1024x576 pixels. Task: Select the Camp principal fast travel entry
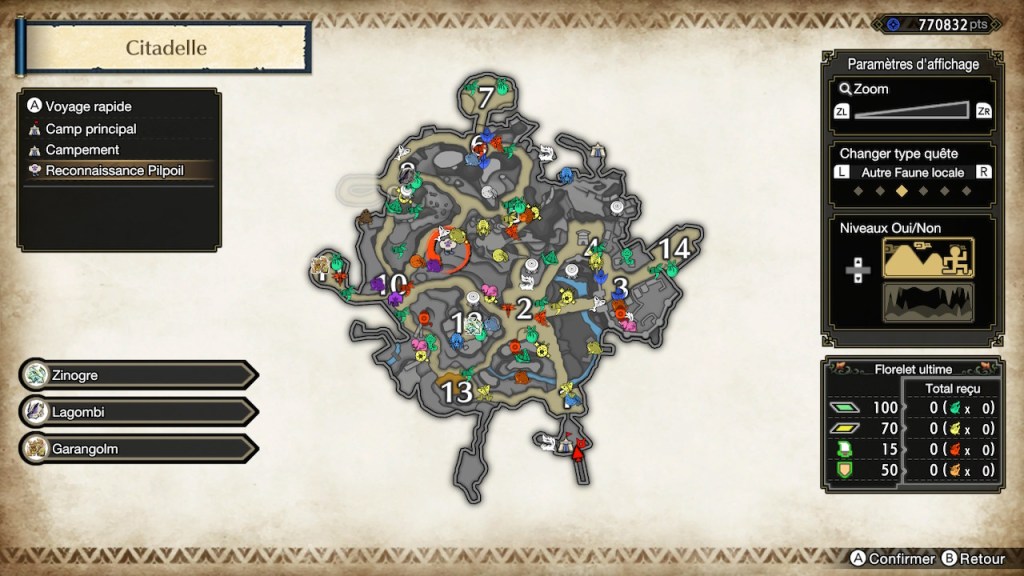[90, 129]
